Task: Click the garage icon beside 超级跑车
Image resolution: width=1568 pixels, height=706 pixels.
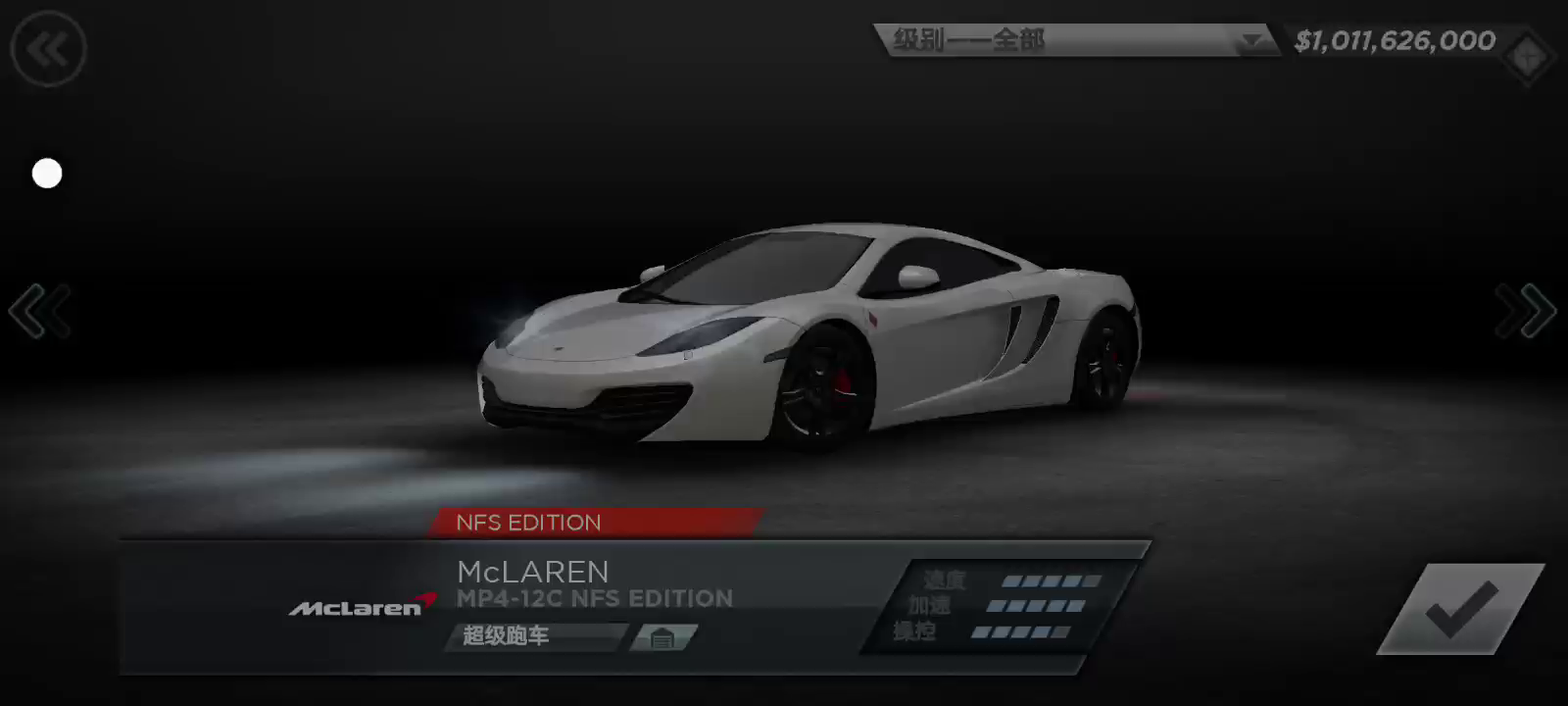Action: [662, 637]
